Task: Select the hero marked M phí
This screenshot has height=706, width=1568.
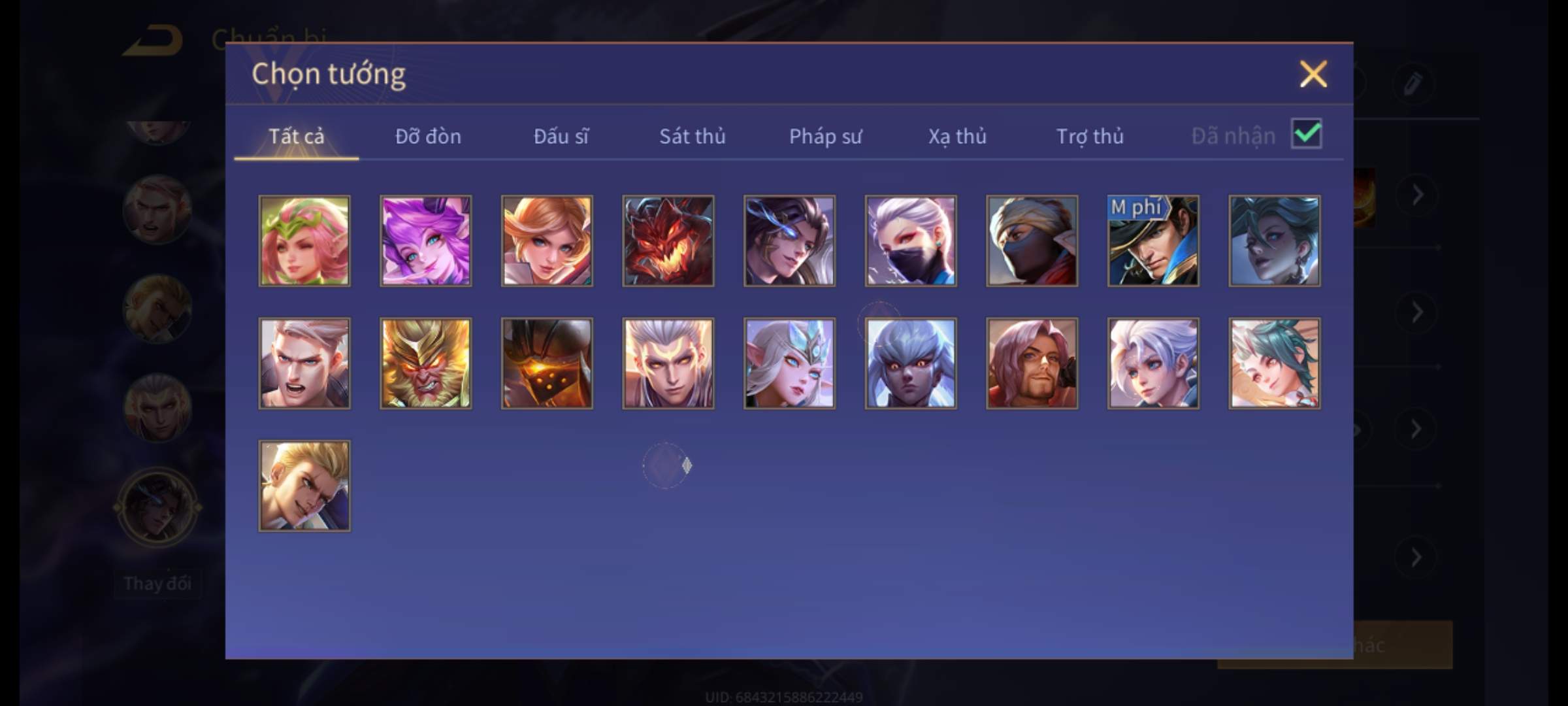Action: click(1153, 241)
